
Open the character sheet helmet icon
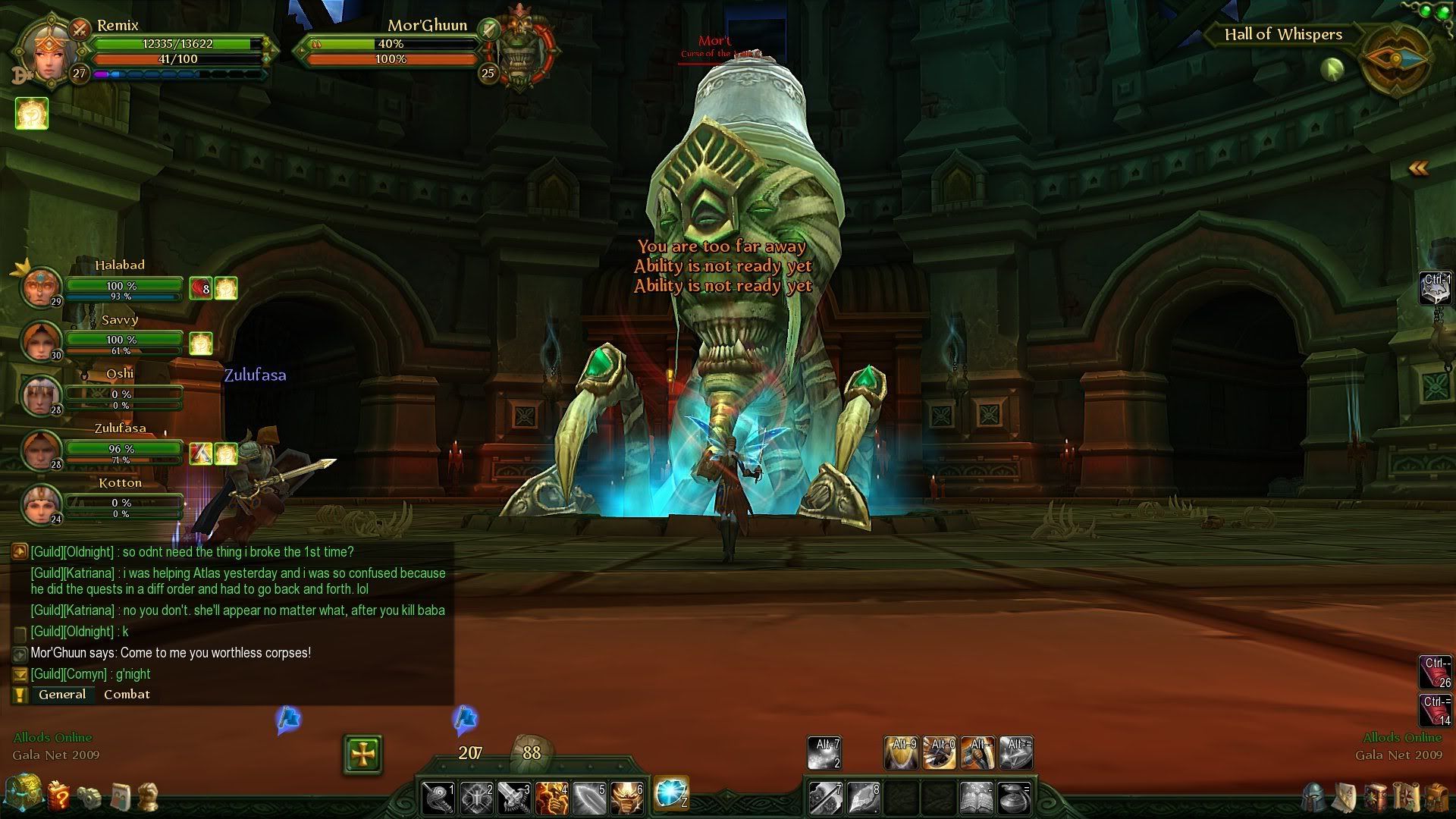click(1315, 798)
